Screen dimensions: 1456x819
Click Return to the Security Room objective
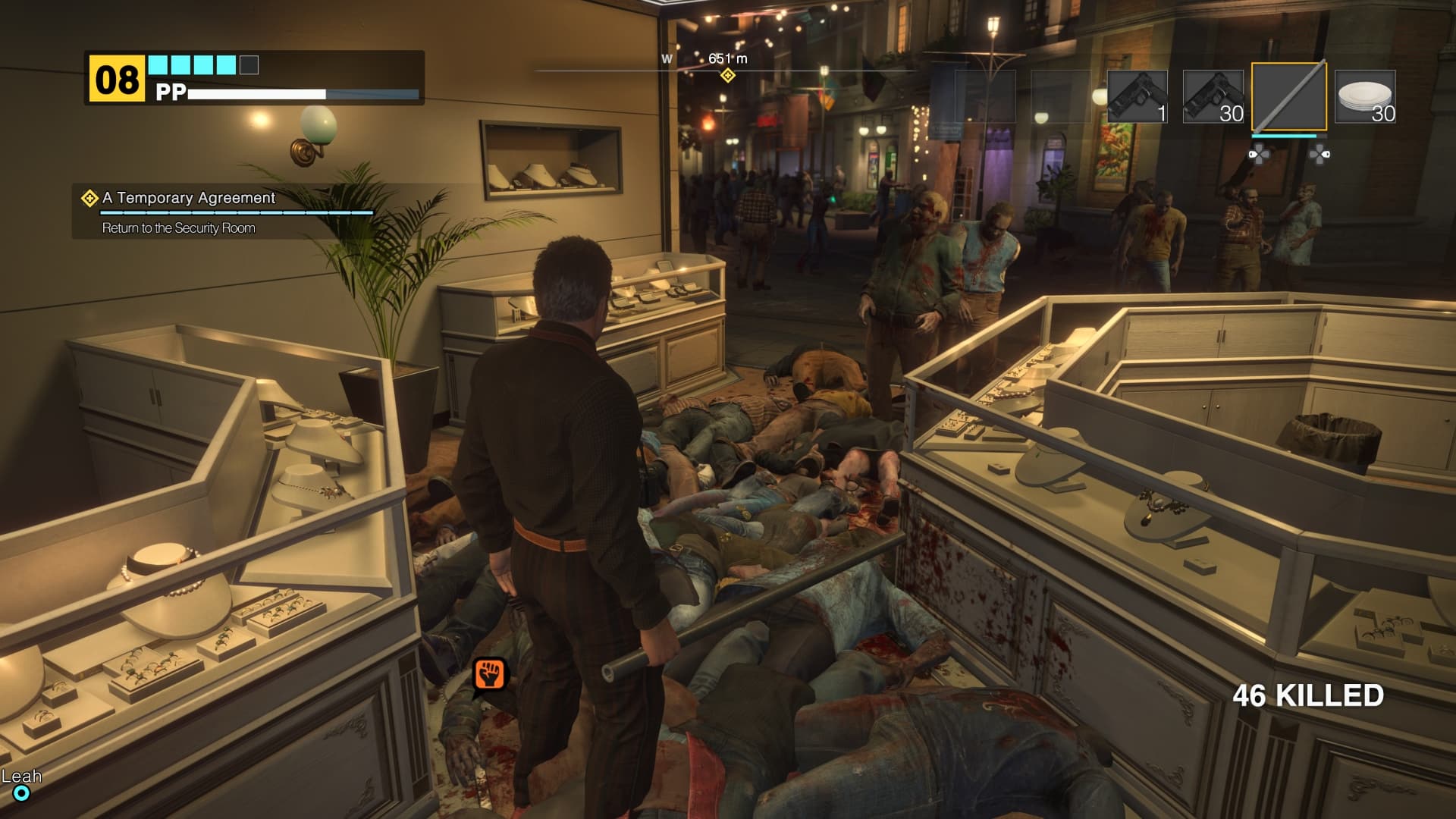pyautogui.click(x=179, y=227)
